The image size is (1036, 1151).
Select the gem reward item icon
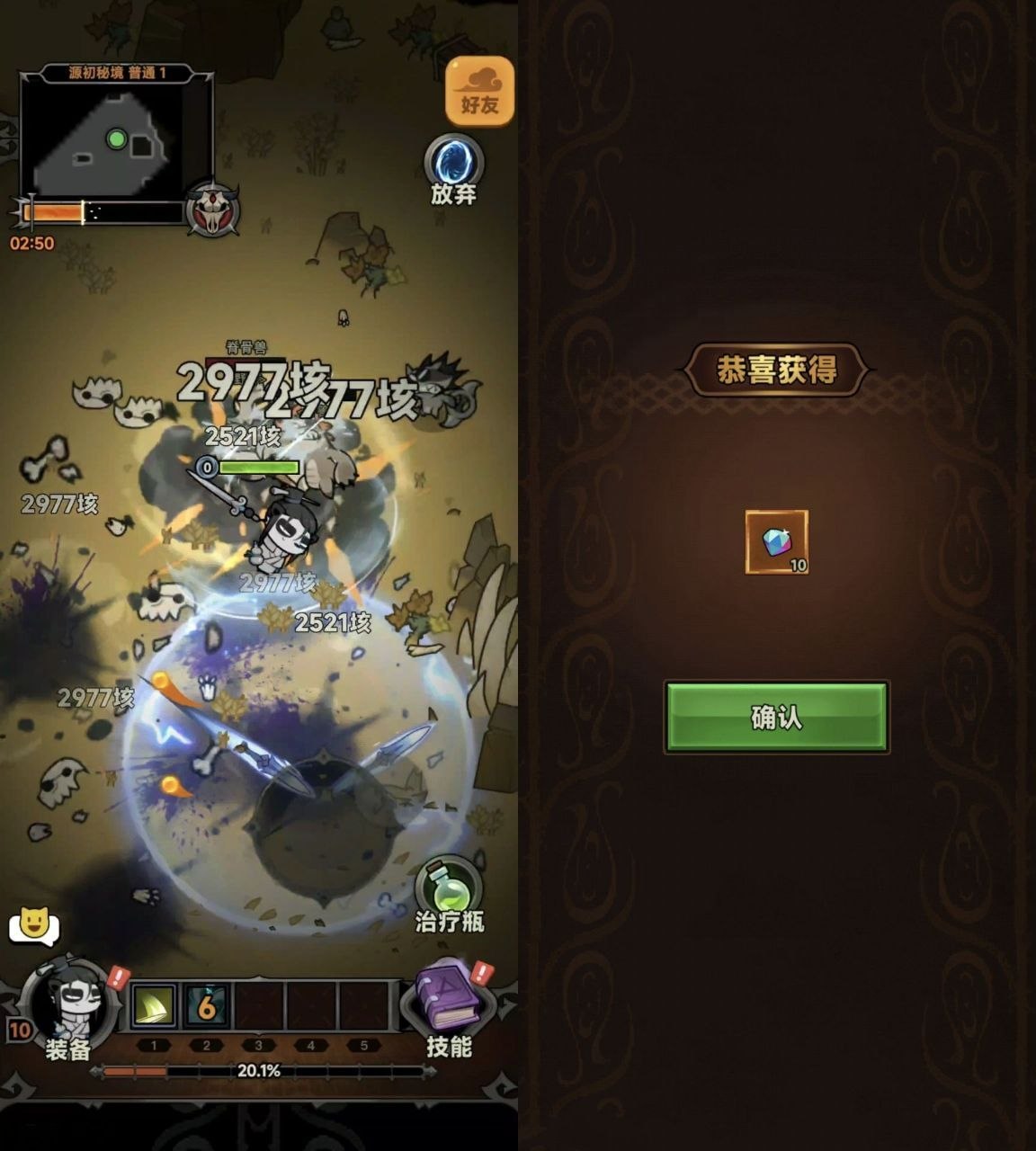click(x=777, y=541)
